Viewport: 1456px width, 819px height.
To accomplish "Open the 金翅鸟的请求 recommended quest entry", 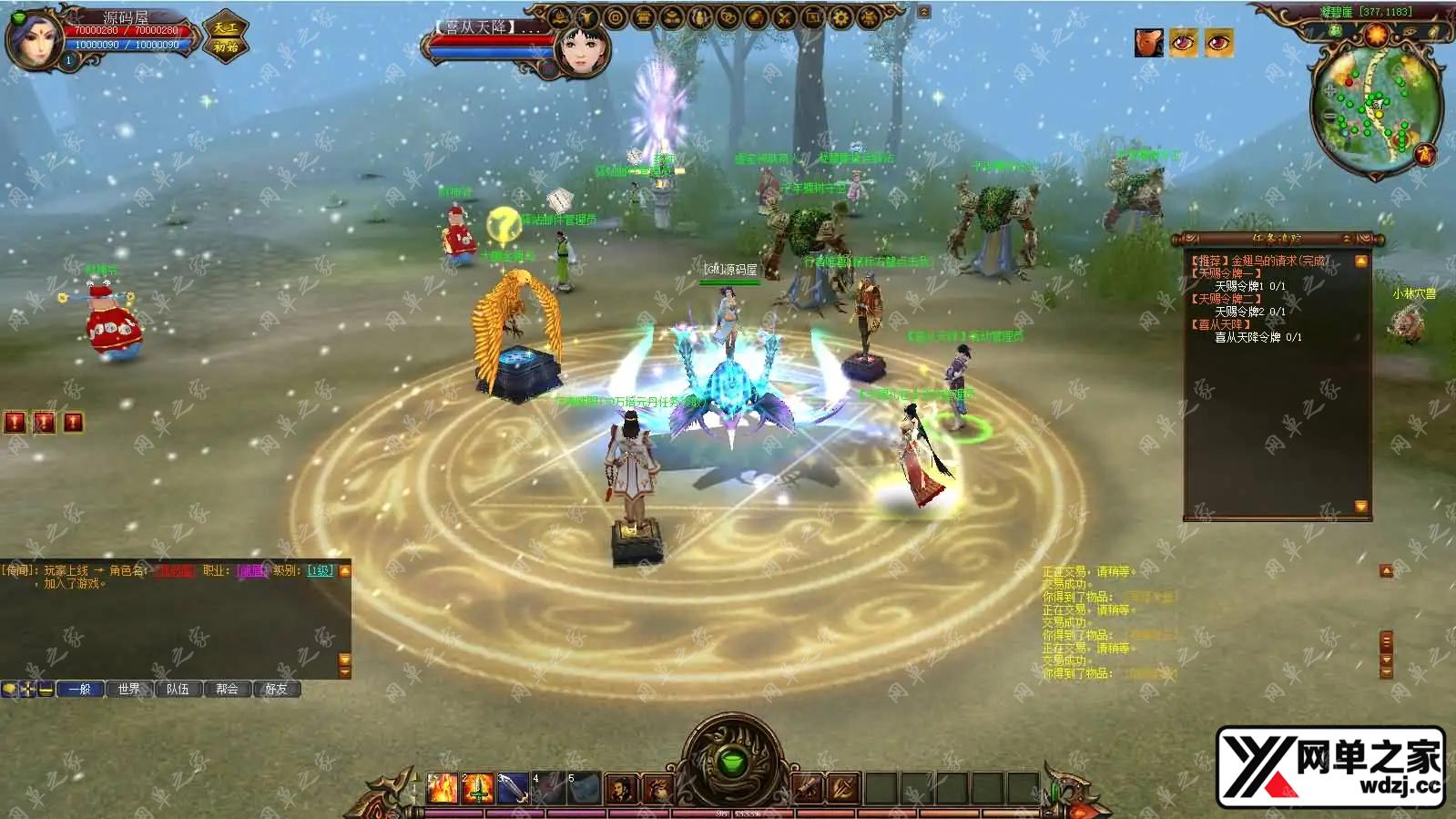I will click(1260, 261).
